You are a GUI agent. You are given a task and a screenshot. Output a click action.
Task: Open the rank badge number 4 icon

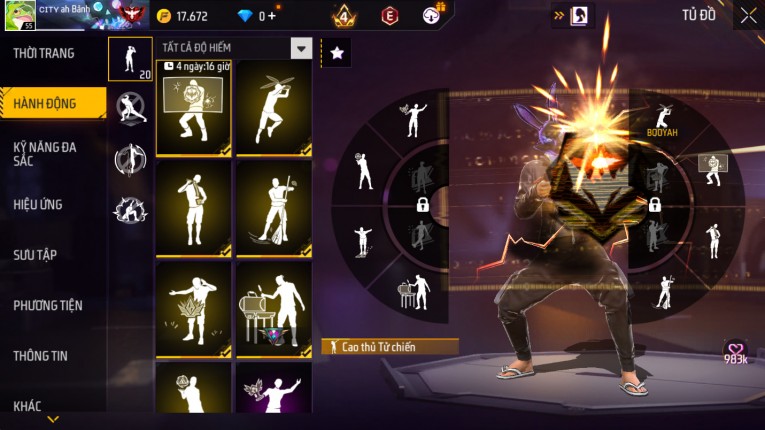click(344, 16)
